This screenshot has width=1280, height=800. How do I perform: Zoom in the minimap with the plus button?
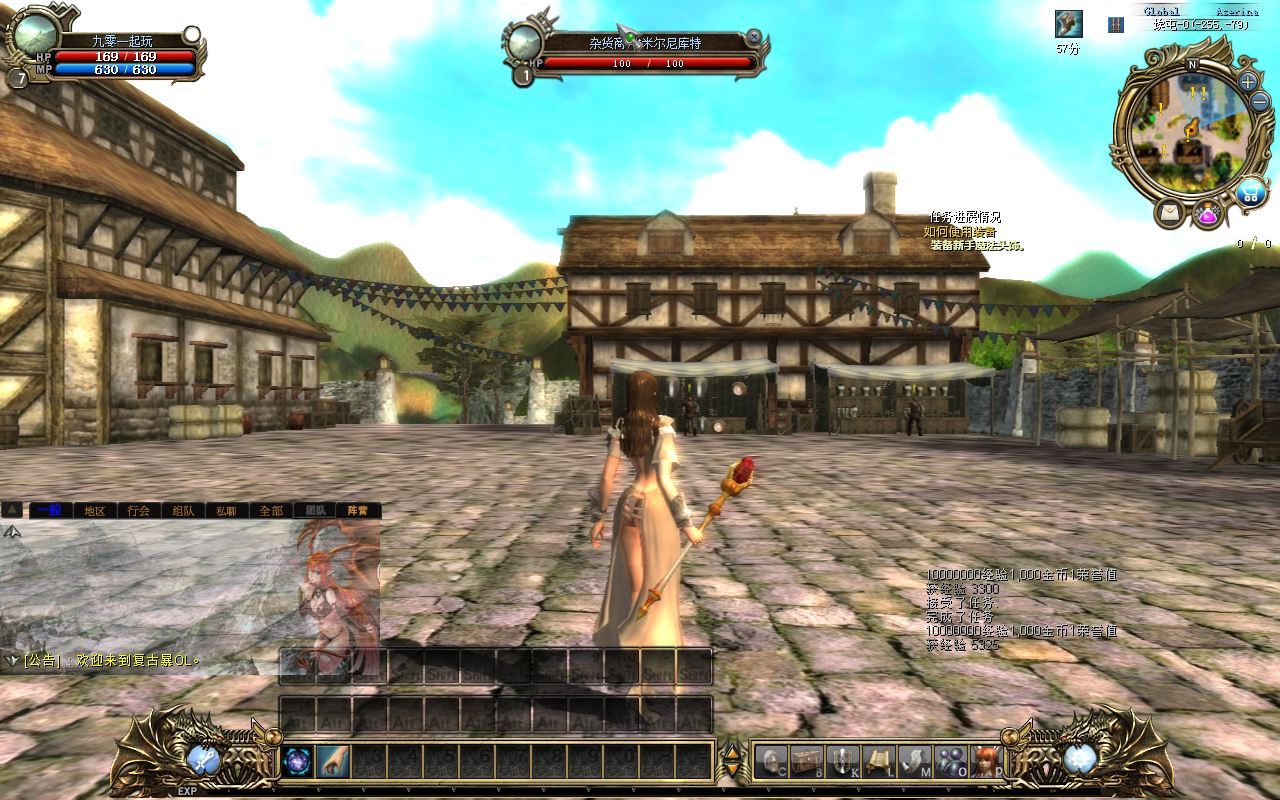point(1248,82)
